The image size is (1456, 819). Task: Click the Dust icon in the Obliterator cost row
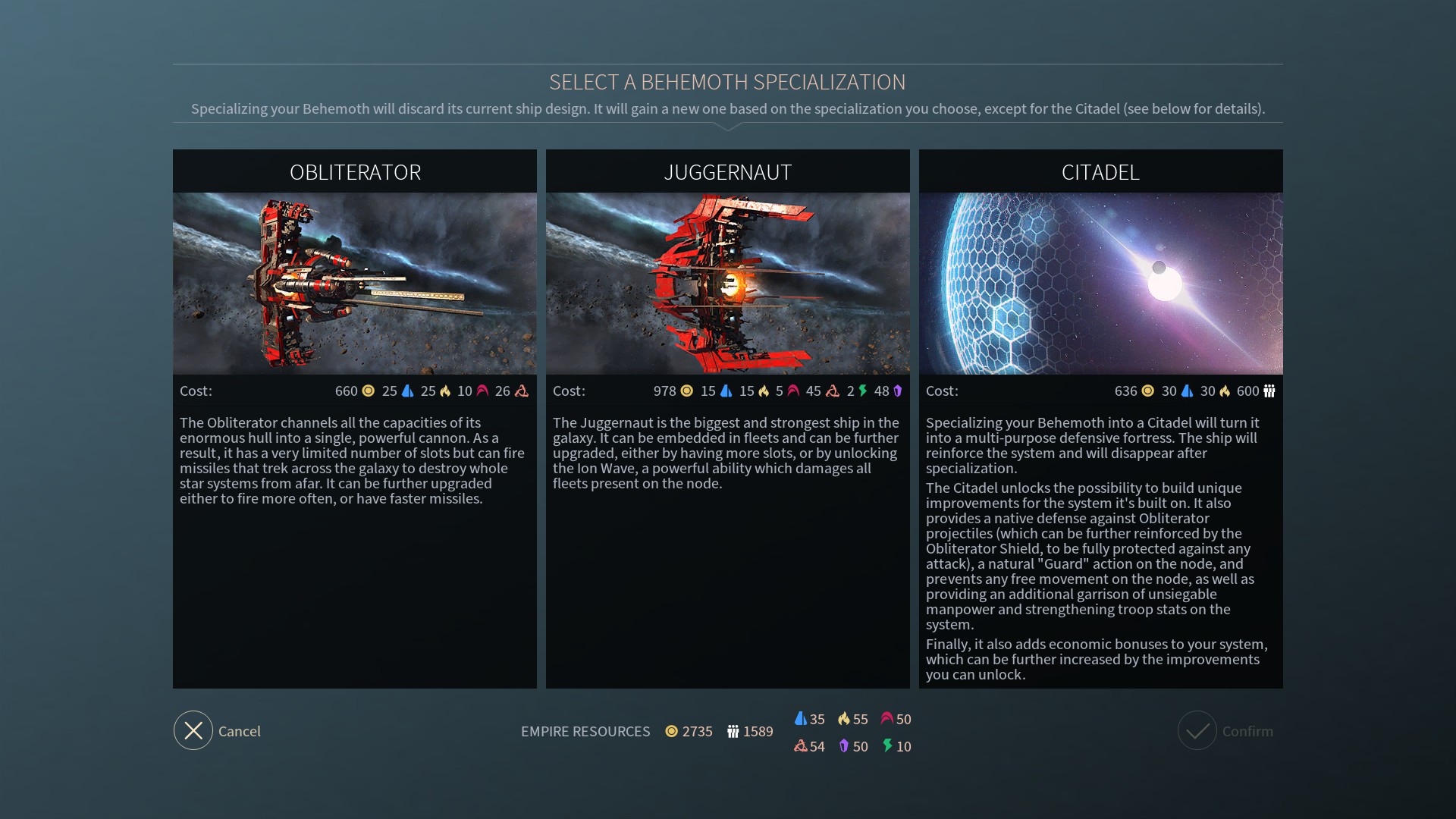pyautogui.click(x=367, y=391)
